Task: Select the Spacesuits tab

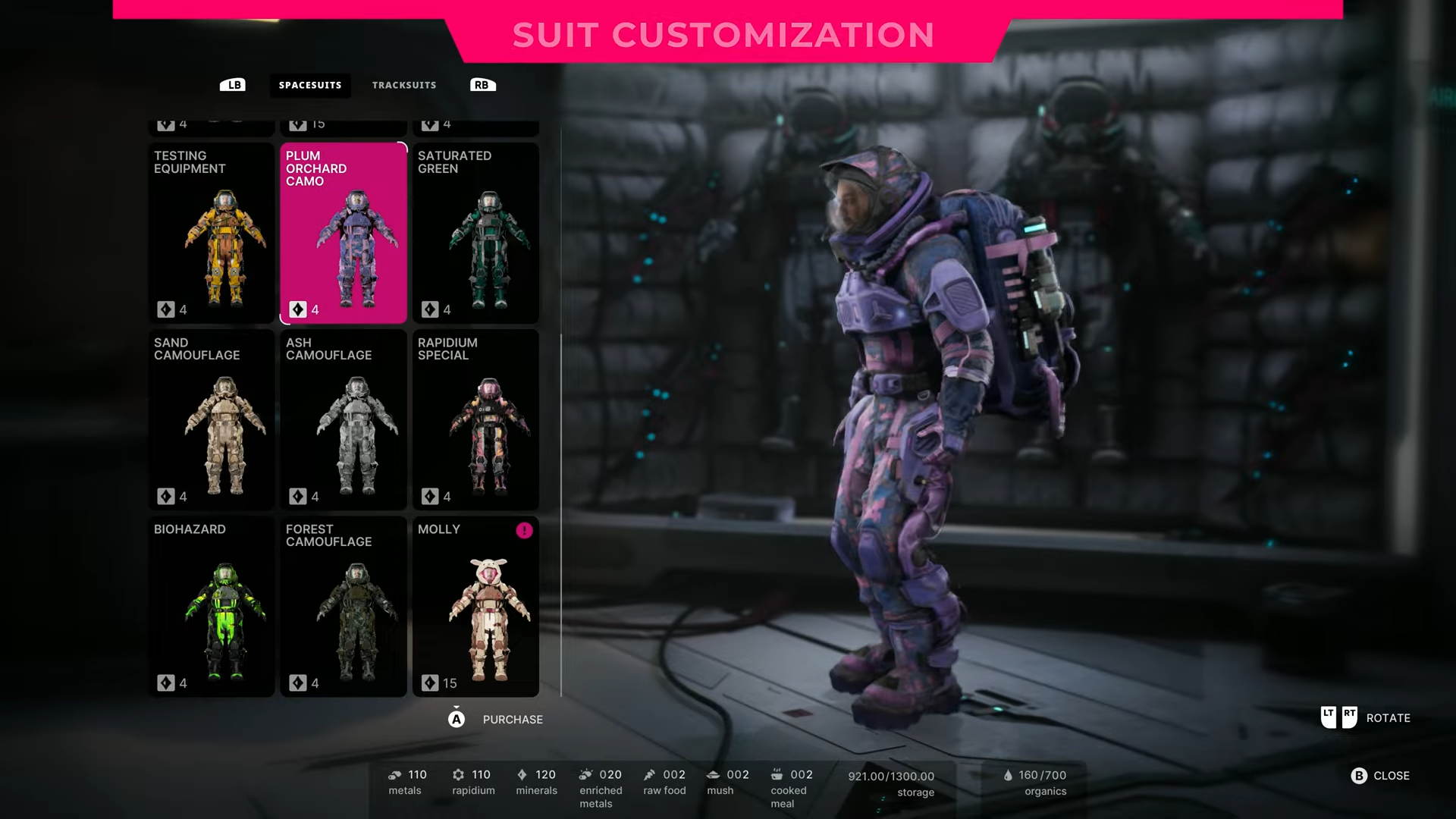Action: pyautogui.click(x=309, y=85)
